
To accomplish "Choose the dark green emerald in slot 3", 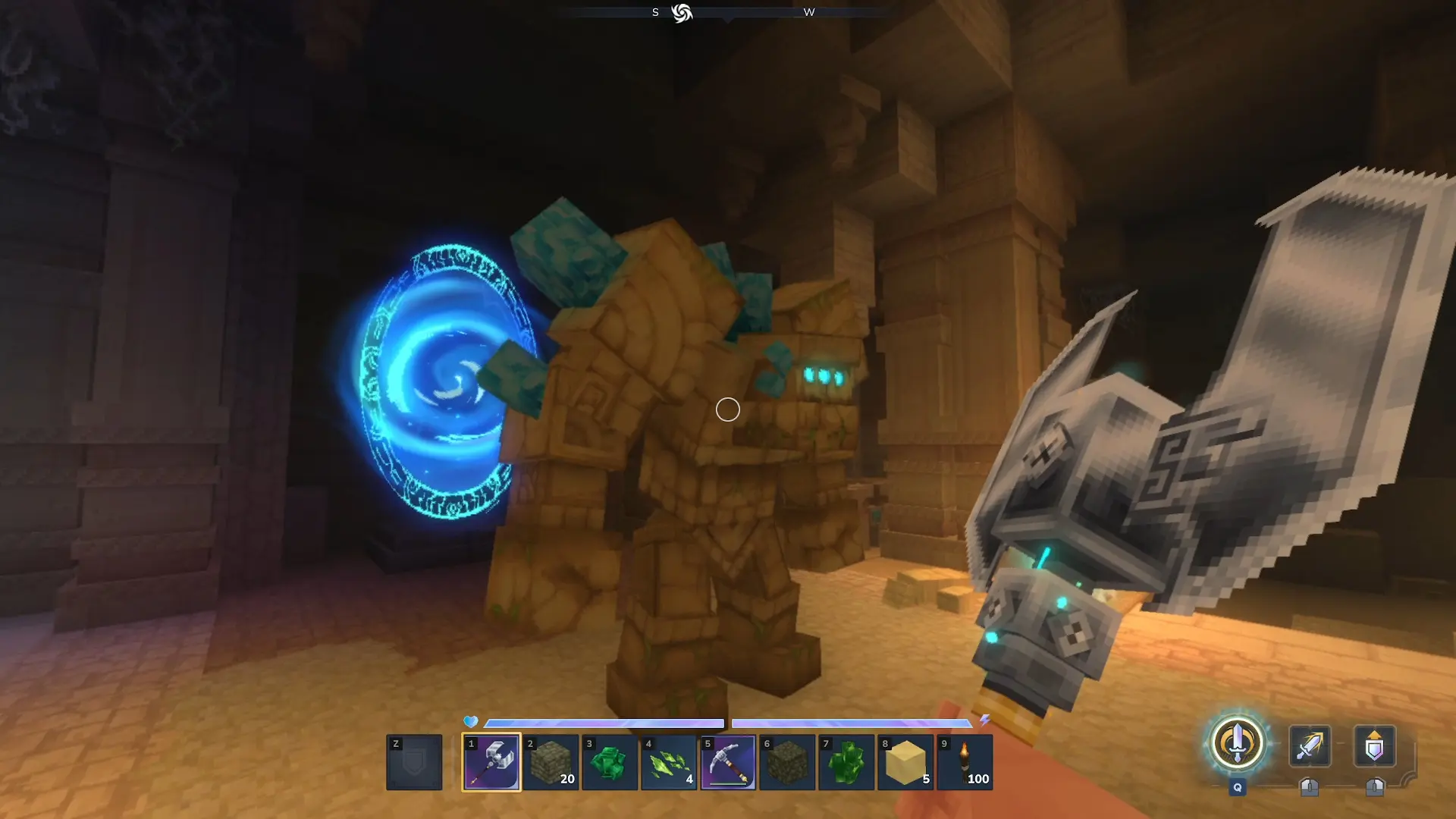I will [x=610, y=762].
